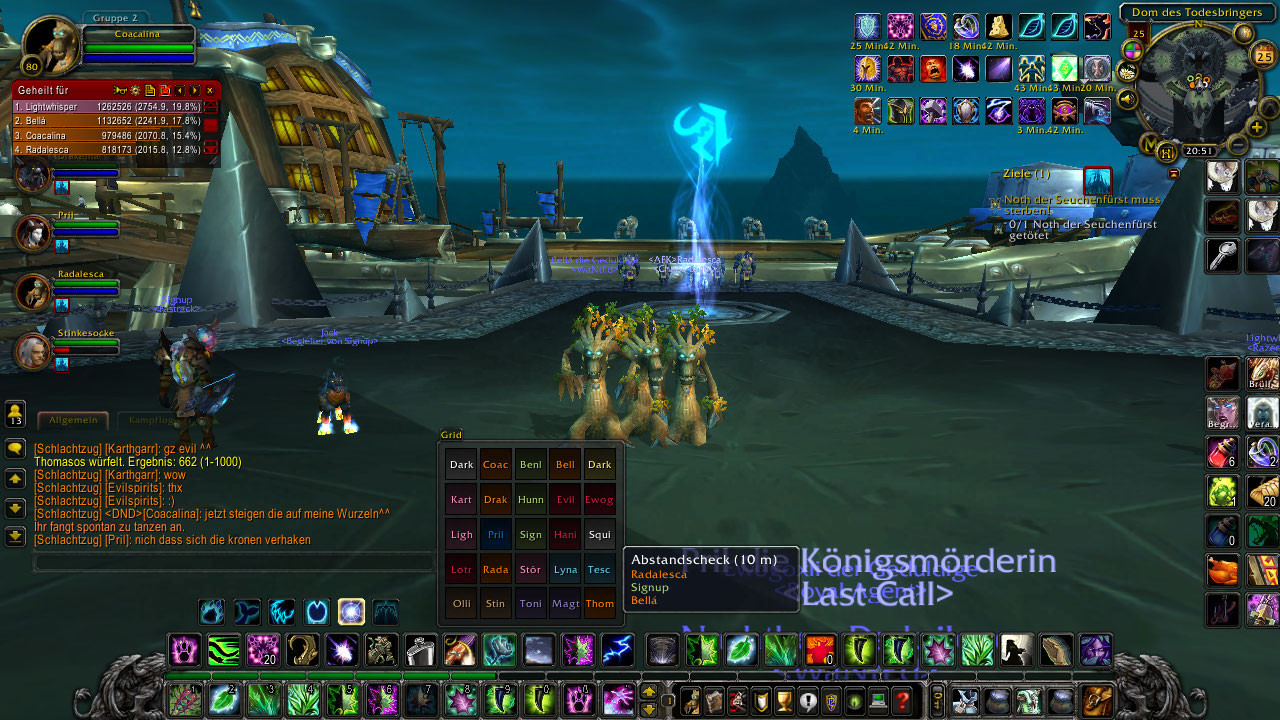
Task: Zoom out the minimap with minus button
Action: (x=1236, y=145)
